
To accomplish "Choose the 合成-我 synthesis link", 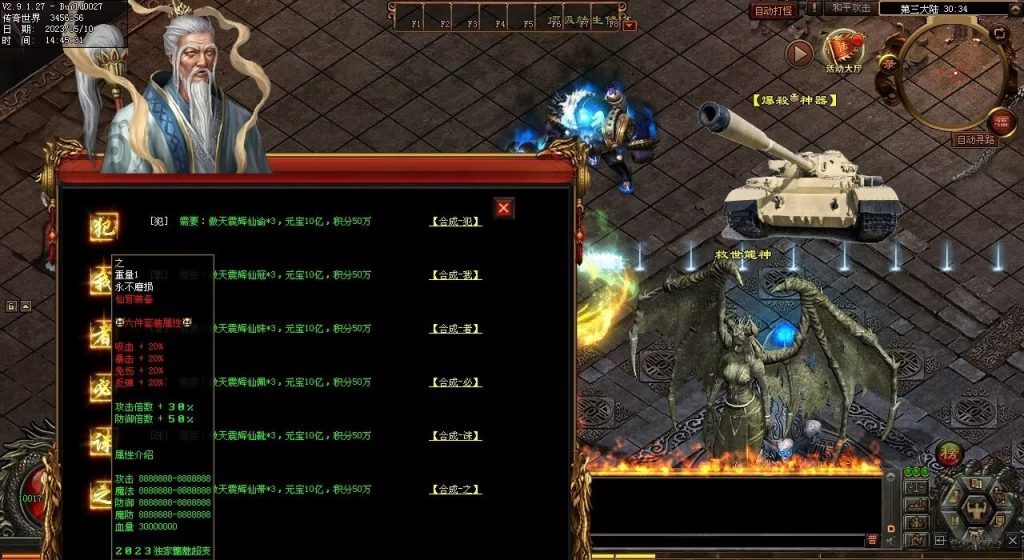I will pos(455,275).
